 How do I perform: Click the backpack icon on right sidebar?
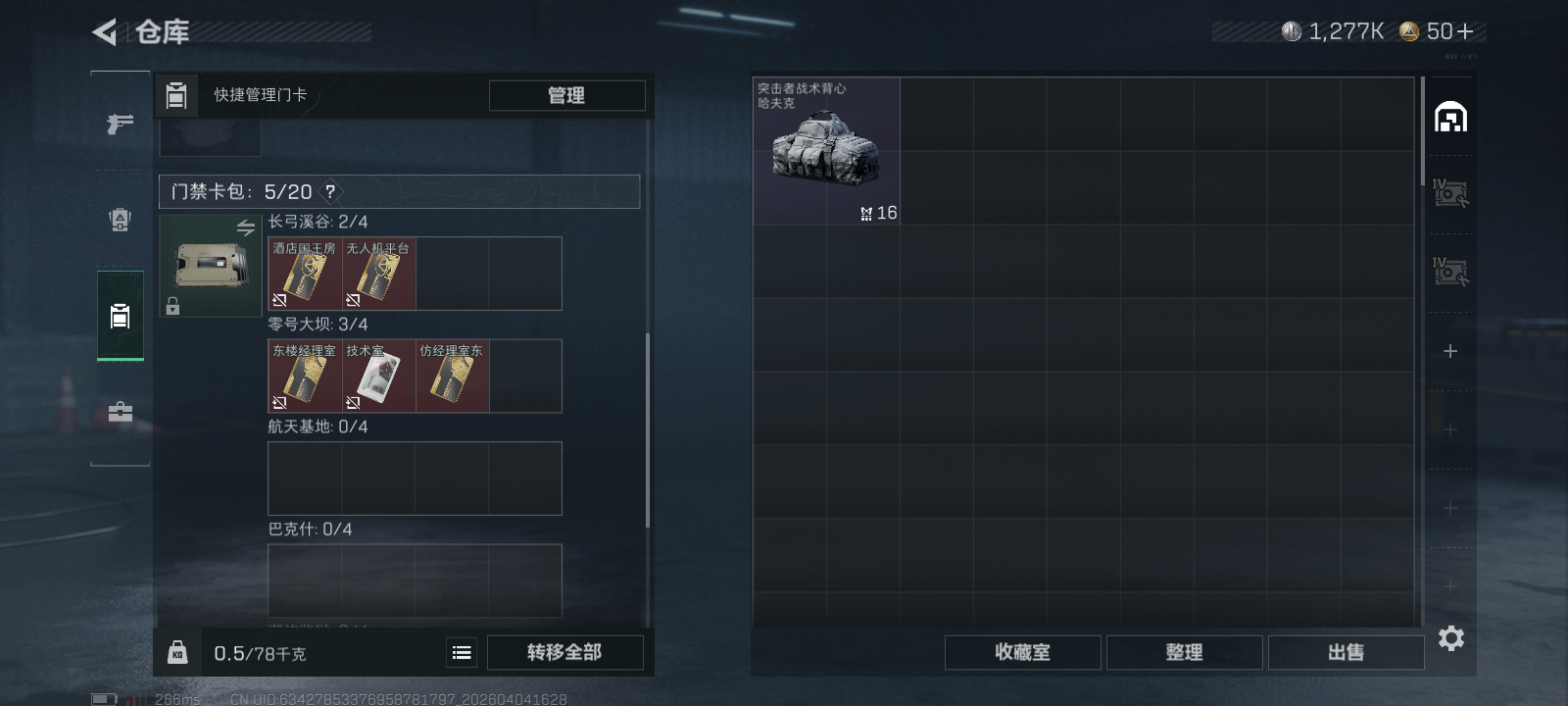pos(1452,116)
